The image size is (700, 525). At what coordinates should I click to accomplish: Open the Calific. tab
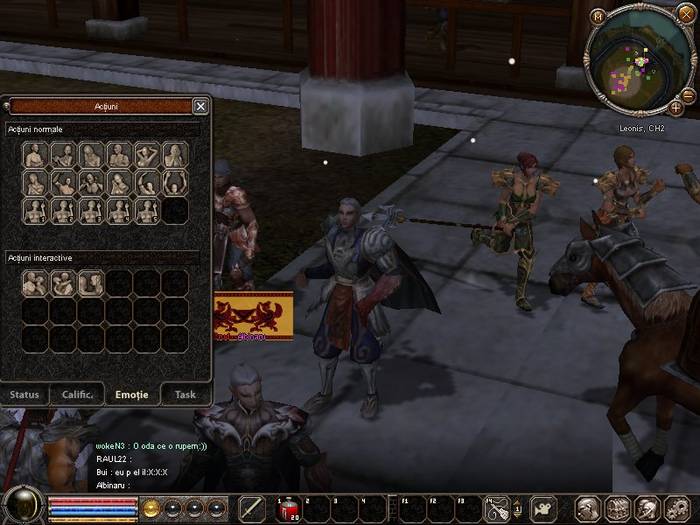[x=77, y=394]
